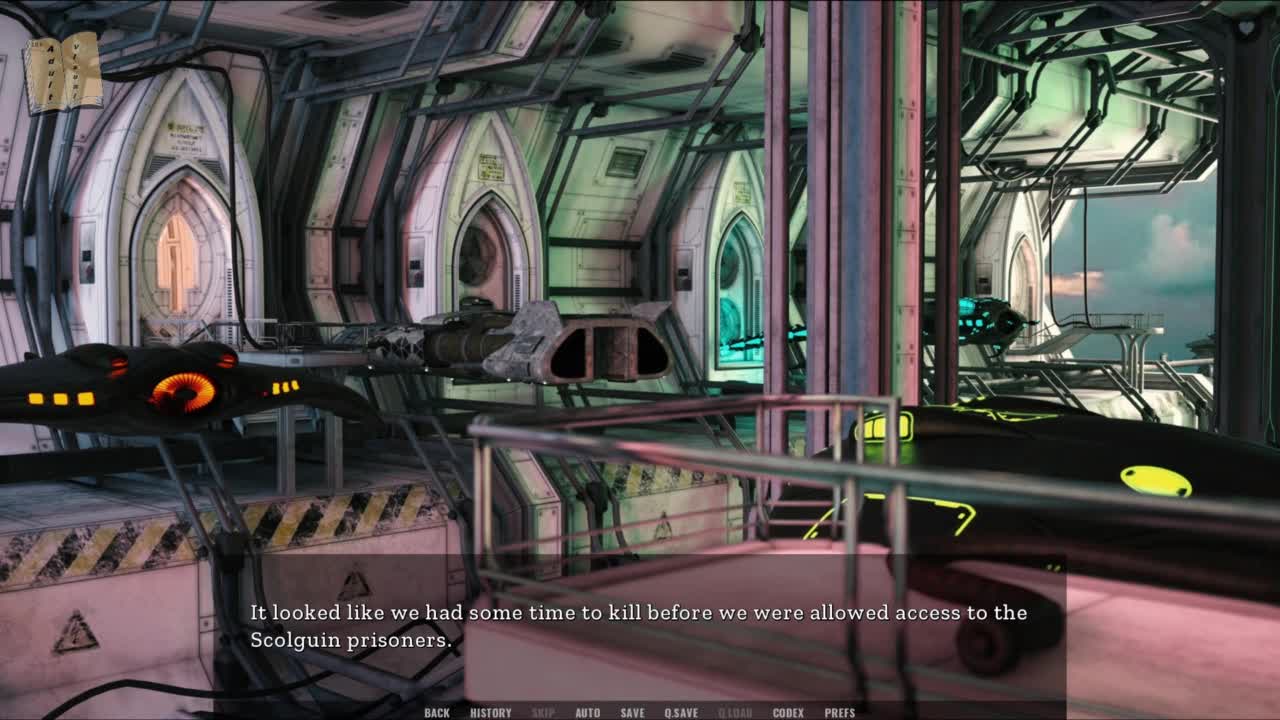Screen dimensions: 1280x720
Task: Toggle Auto text advance
Action: 588,713
